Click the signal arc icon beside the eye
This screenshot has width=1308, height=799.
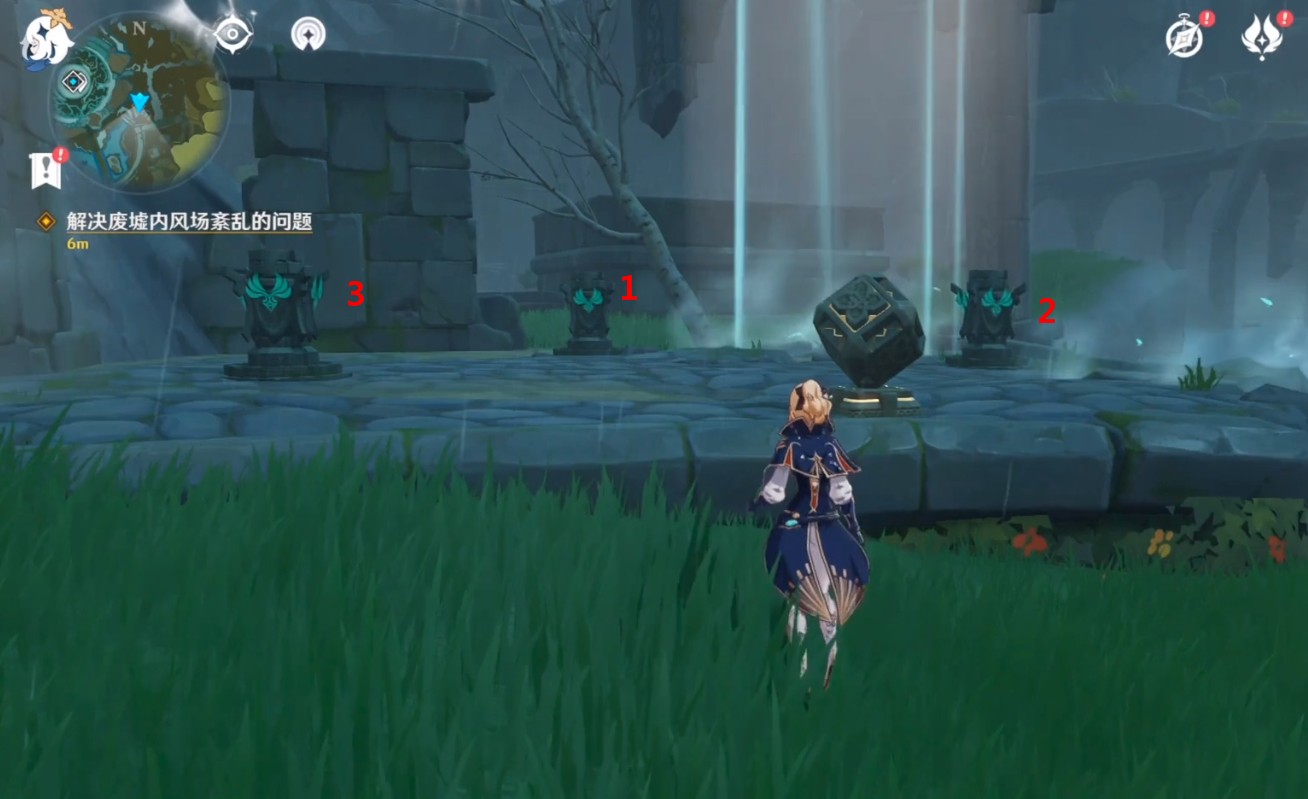[308, 34]
